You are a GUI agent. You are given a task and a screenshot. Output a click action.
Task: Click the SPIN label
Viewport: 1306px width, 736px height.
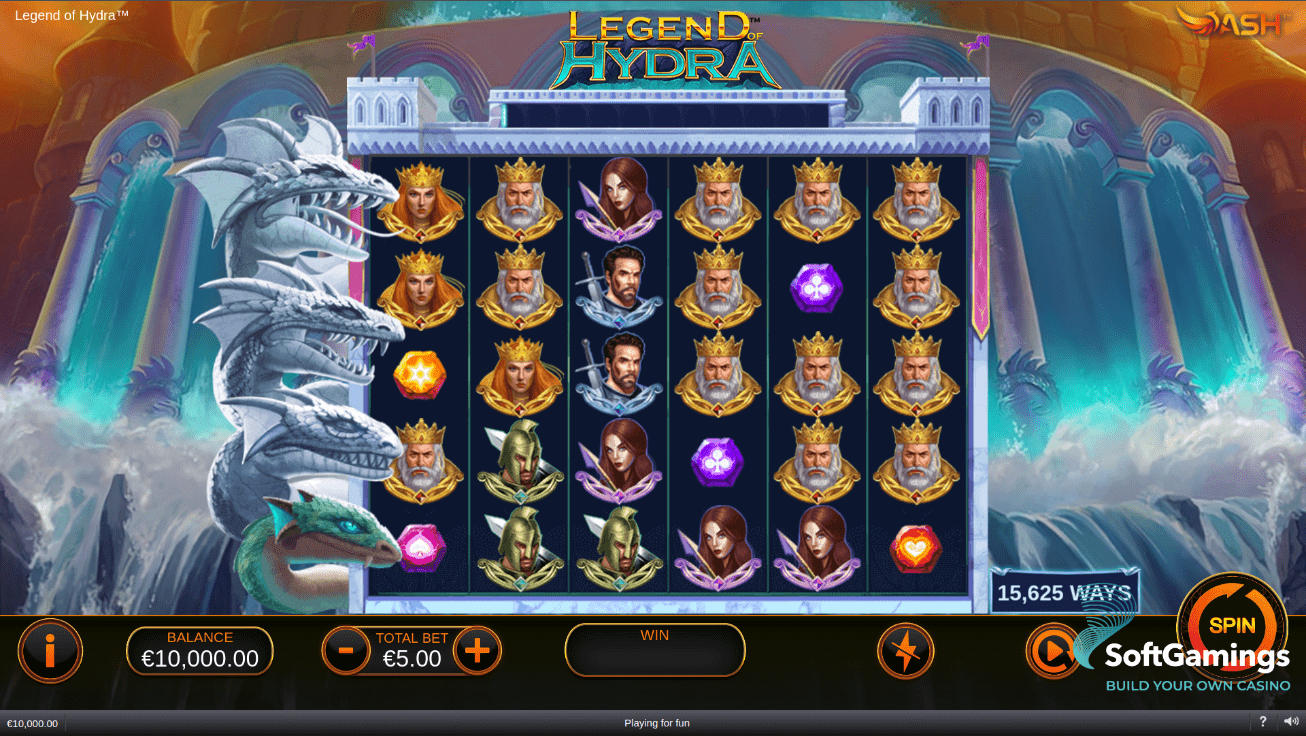1232,624
